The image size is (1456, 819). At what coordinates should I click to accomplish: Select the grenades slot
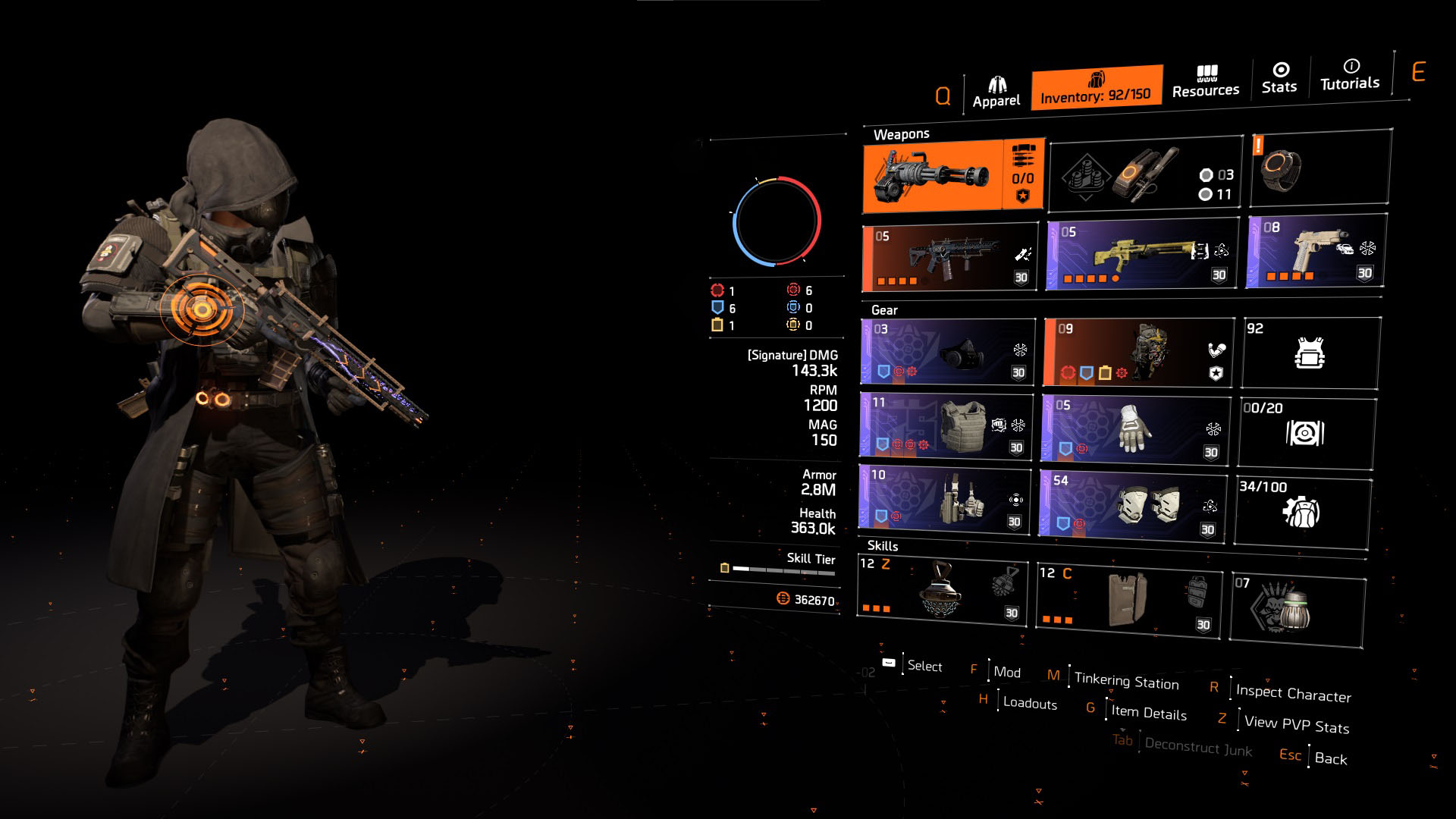click(x=1145, y=176)
